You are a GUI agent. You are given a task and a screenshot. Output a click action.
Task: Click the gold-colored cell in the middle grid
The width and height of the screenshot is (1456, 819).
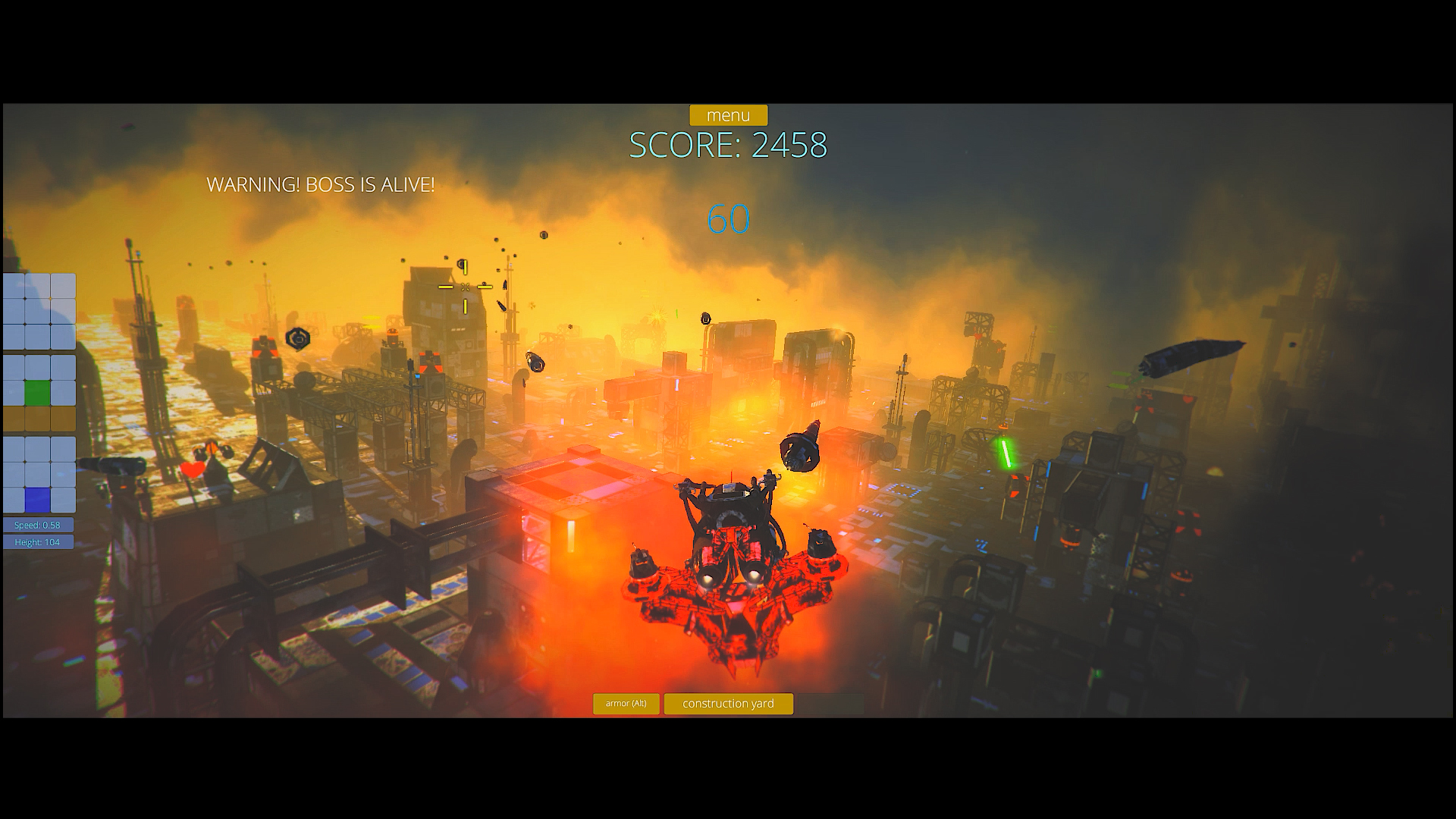click(38, 418)
